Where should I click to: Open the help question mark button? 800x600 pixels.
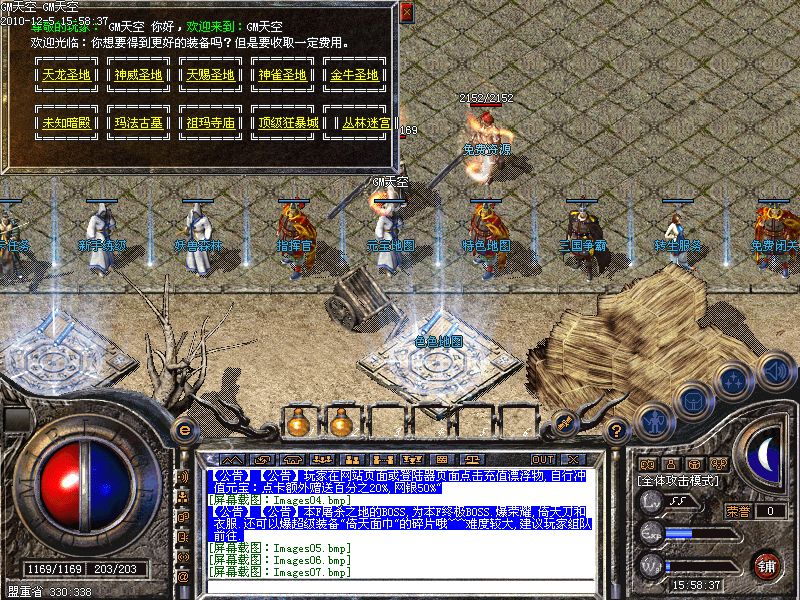(x=617, y=432)
